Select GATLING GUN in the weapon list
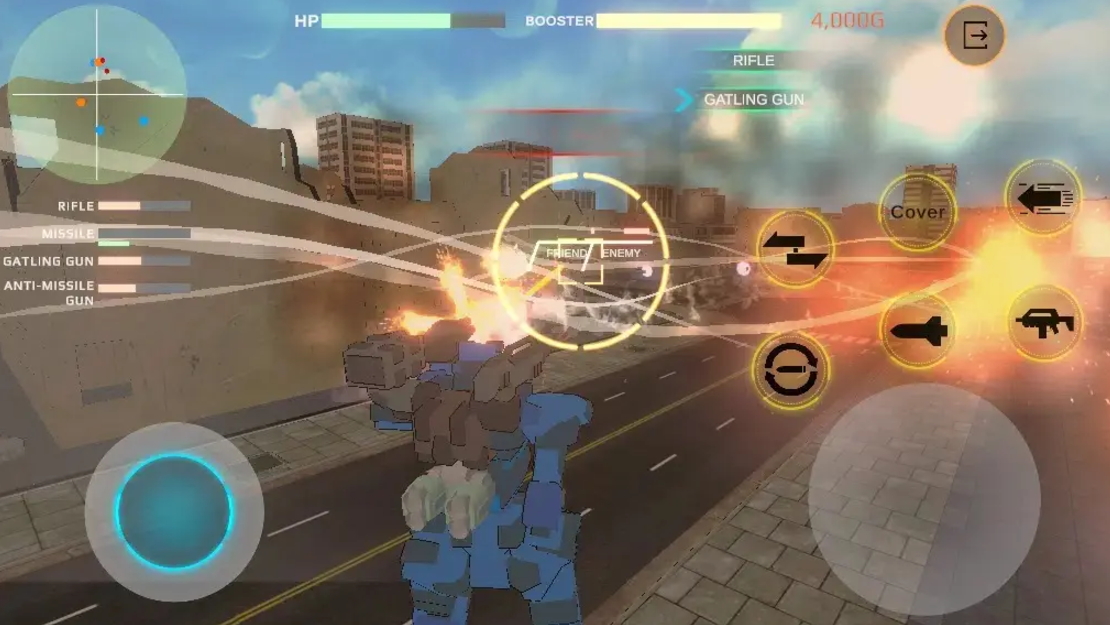 [753, 100]
